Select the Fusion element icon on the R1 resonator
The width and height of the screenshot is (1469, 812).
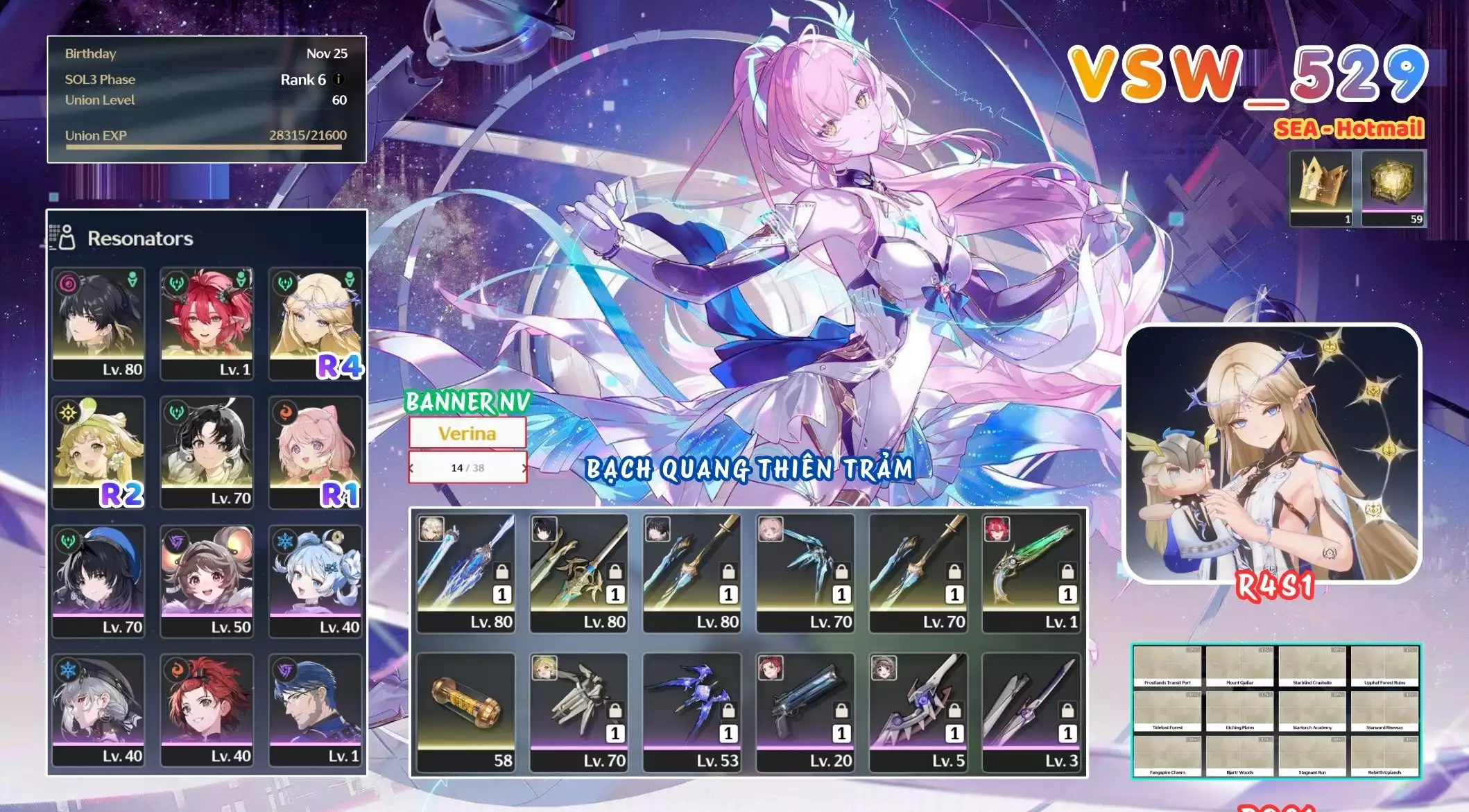point(286,412)
